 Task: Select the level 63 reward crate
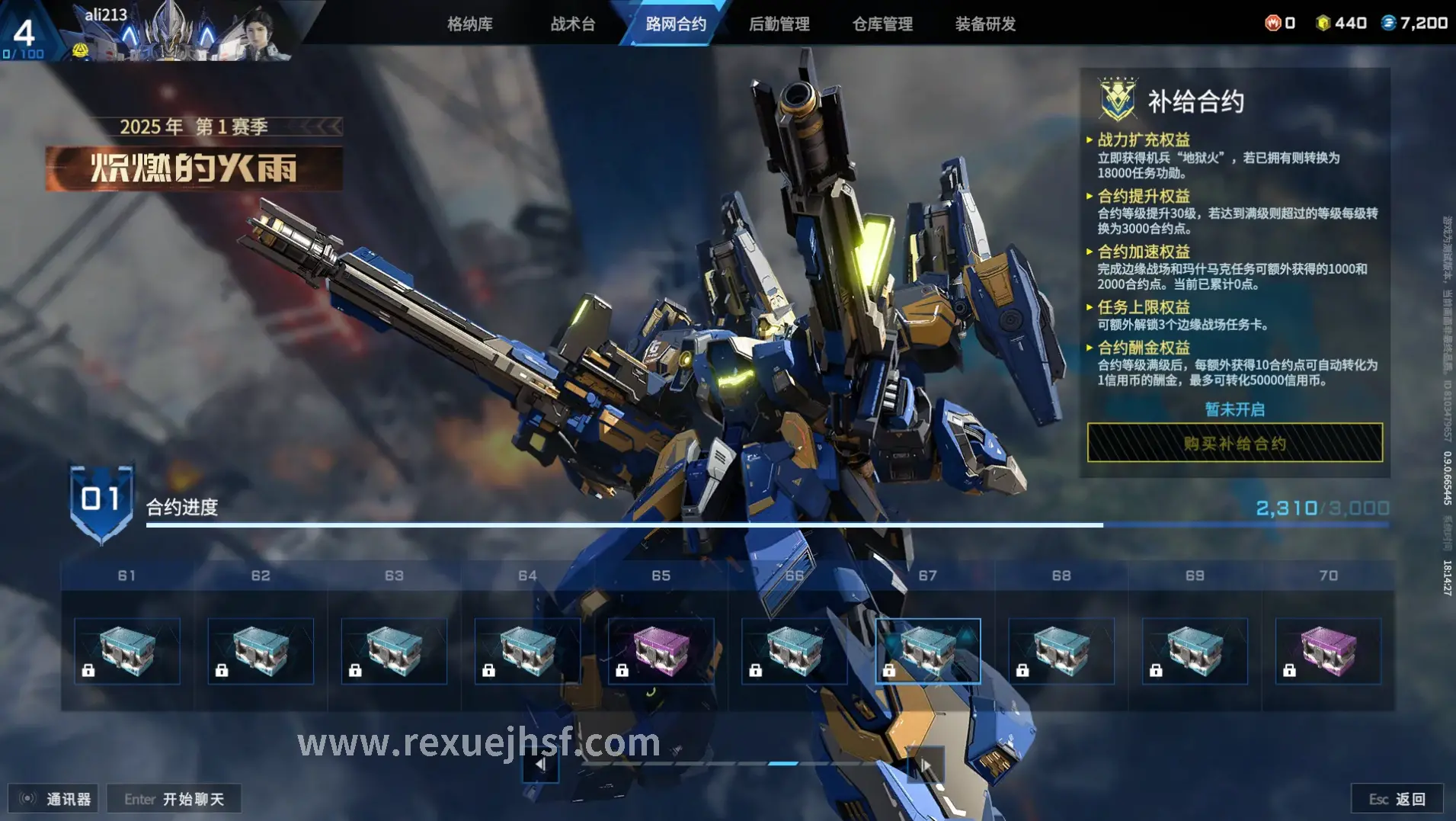pyautogui.click(x=394, y=651)
